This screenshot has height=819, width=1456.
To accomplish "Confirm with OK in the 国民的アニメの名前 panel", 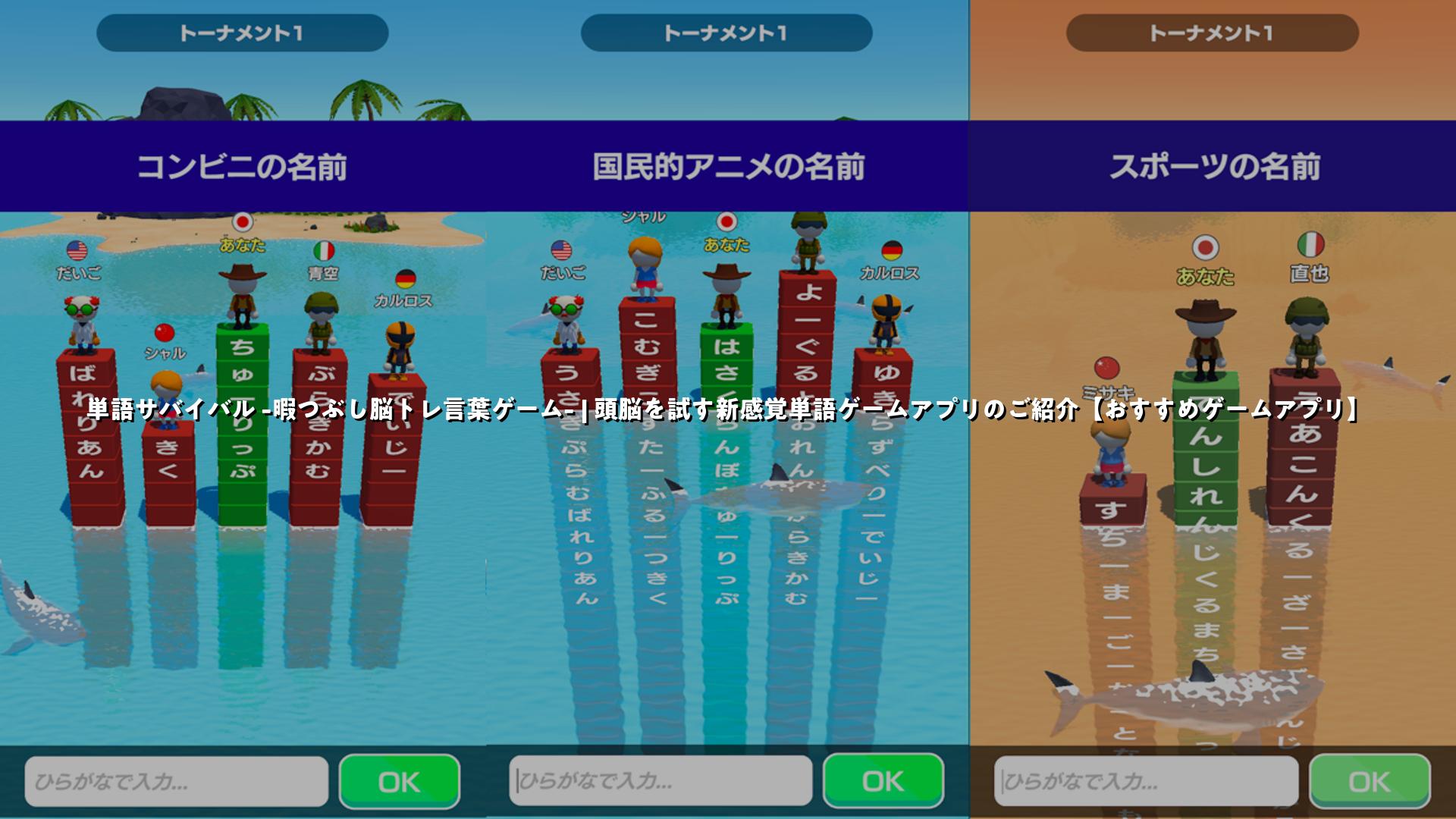I will (883, 781).
